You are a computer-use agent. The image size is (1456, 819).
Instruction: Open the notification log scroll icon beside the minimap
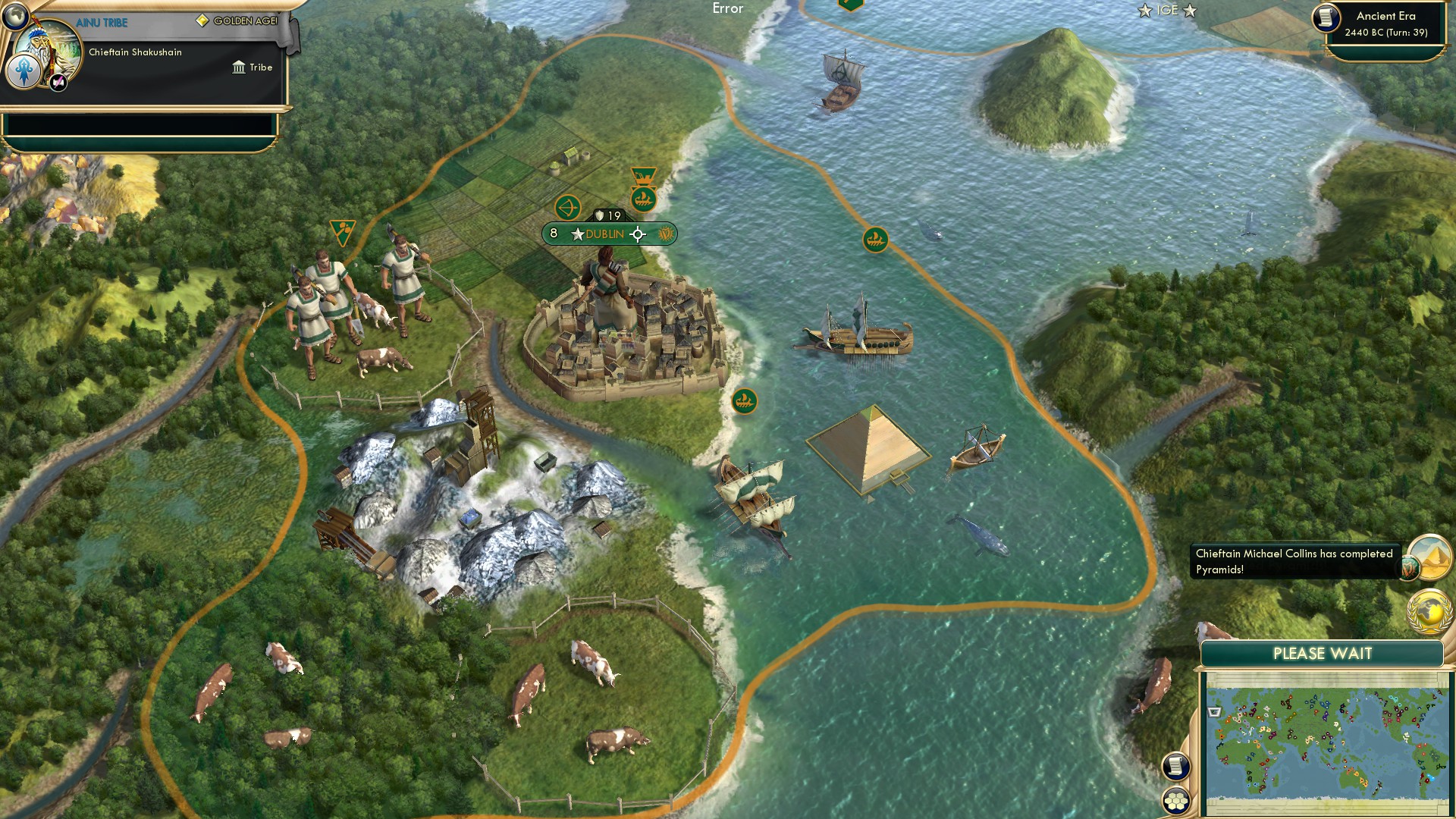click(1174, 766)
